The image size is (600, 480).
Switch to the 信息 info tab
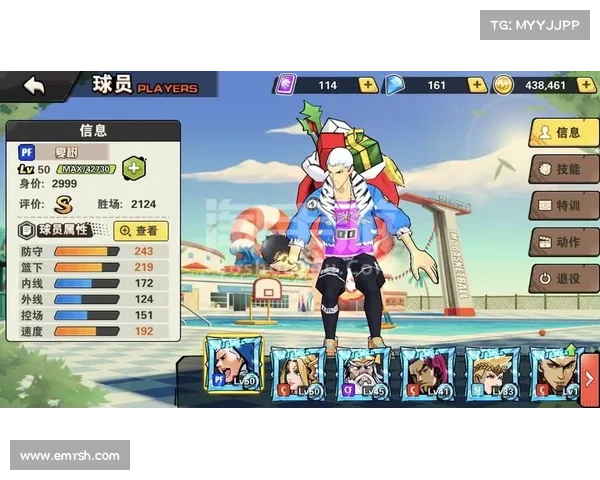[563, 132]
